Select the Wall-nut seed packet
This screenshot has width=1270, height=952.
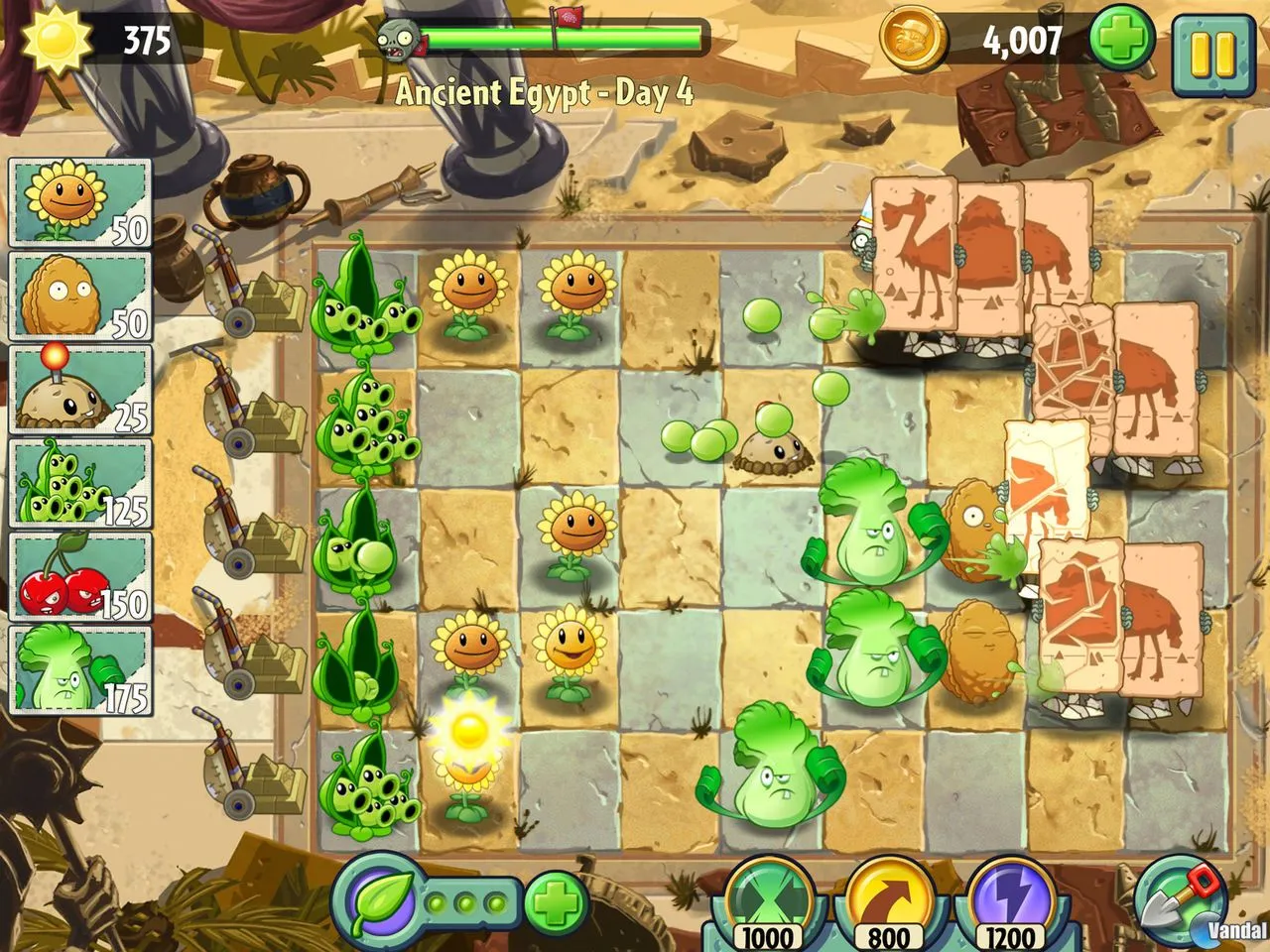tap(77, 293)
